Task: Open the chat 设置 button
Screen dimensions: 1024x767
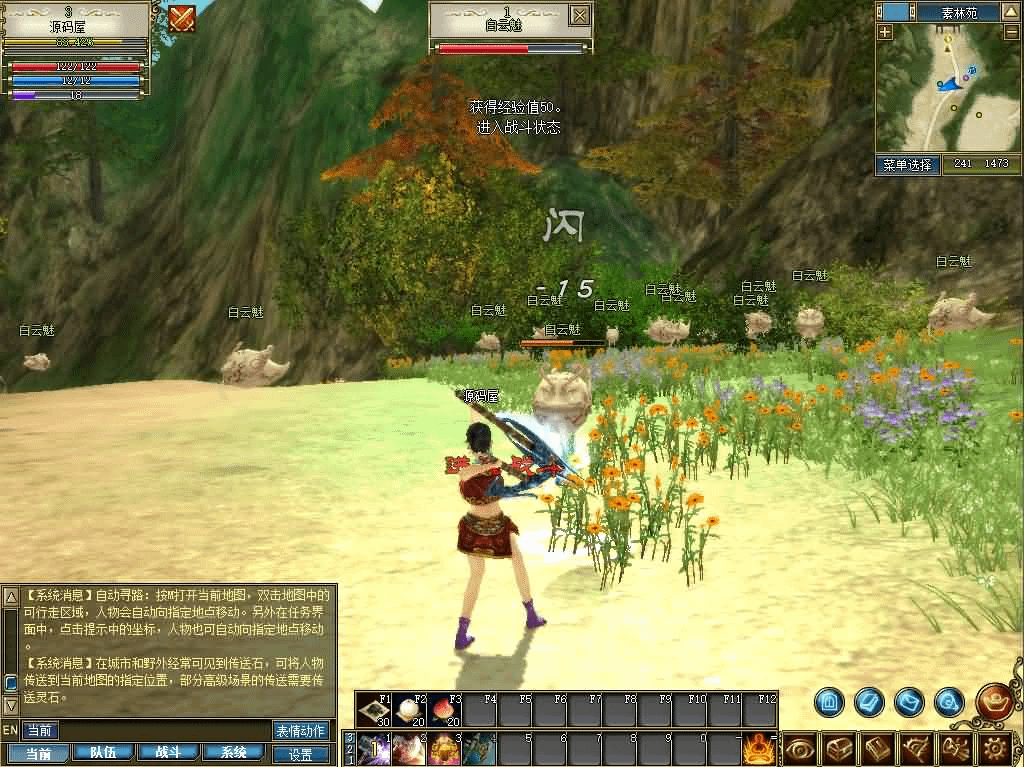Action: pyautogui.click(x=300, y=755)
